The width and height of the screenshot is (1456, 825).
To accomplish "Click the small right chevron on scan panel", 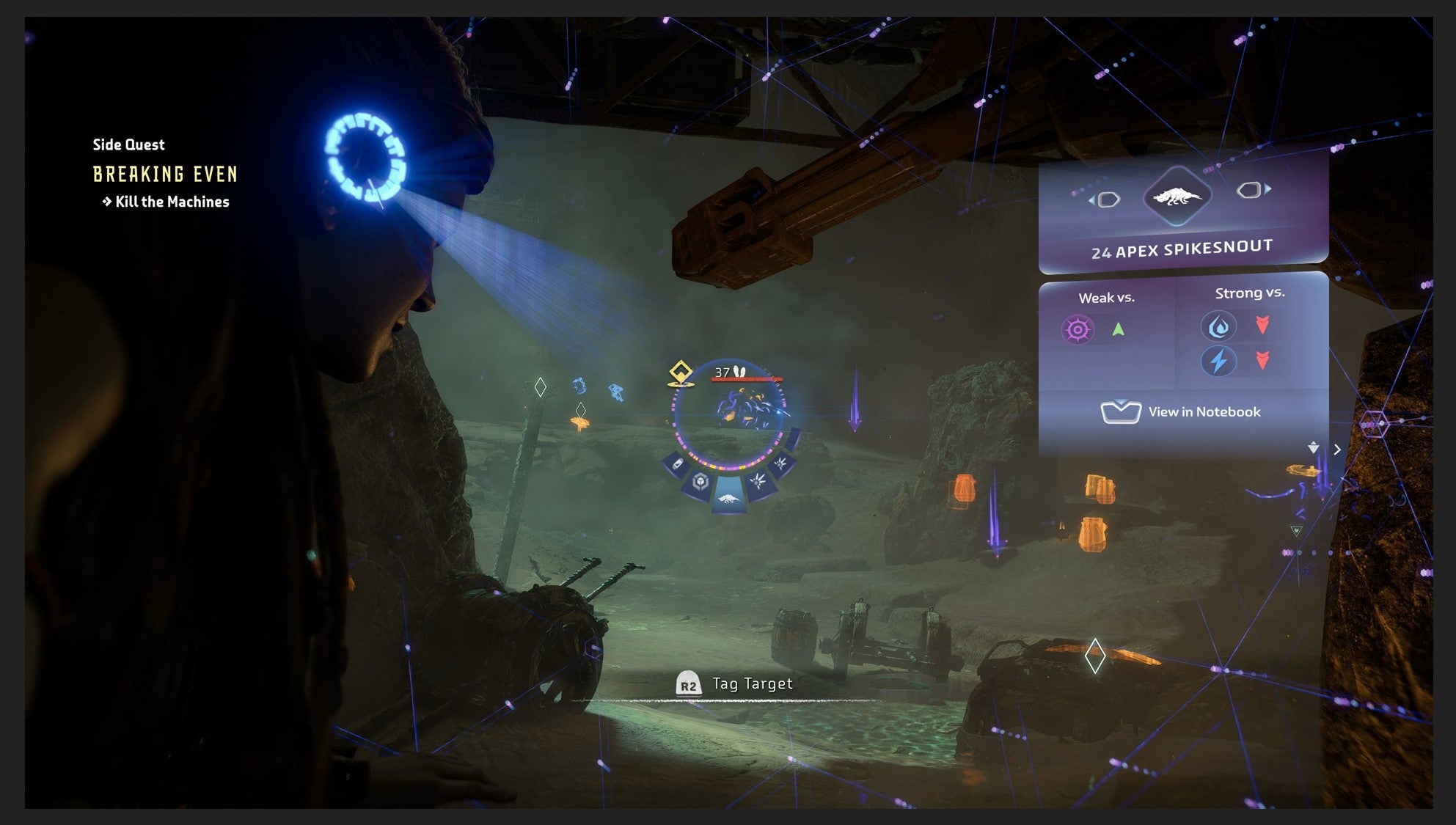I will pyautogui.click(x=1337, y=450).
